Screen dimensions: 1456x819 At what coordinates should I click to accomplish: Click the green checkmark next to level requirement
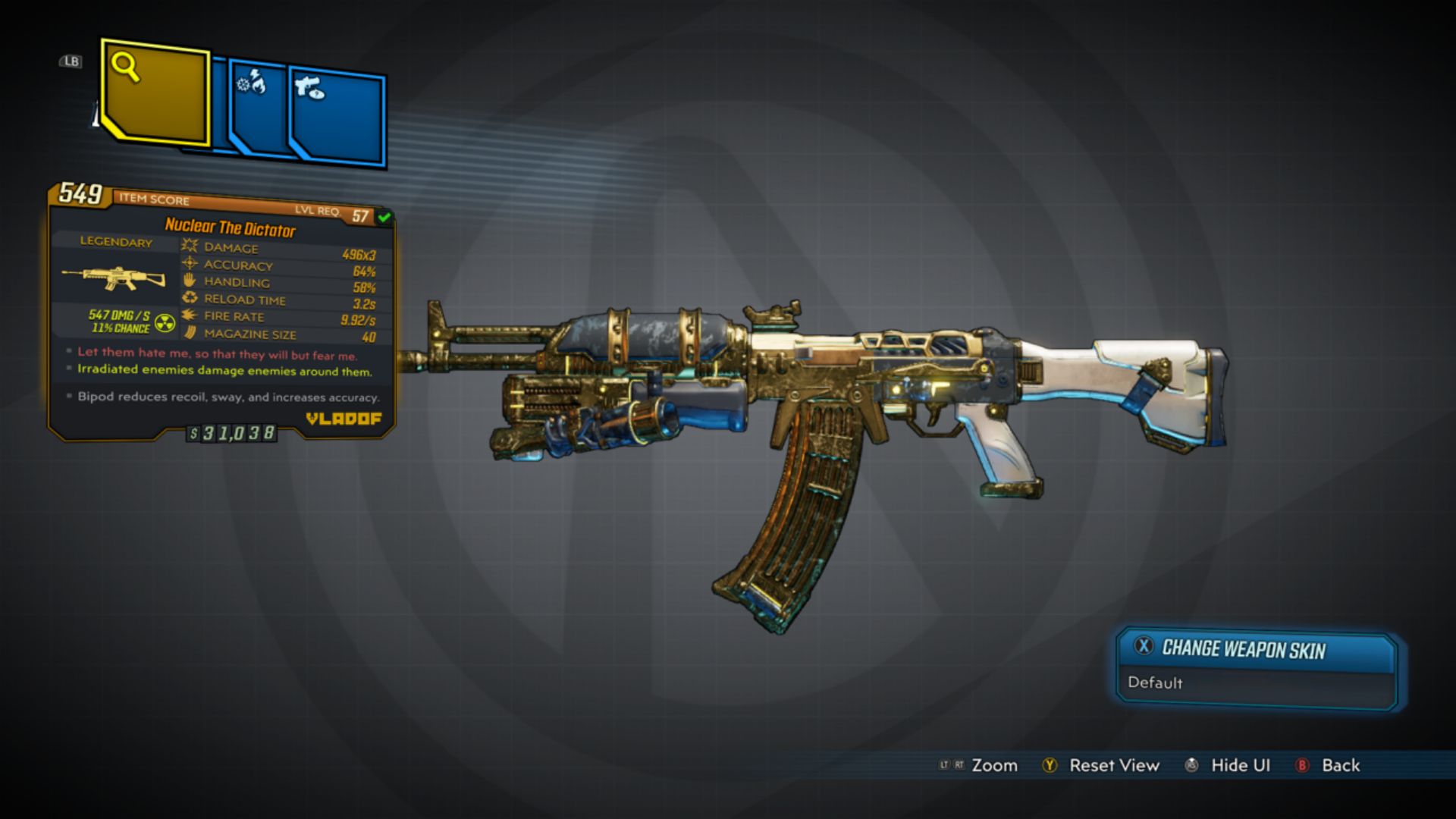coord(383,215)
